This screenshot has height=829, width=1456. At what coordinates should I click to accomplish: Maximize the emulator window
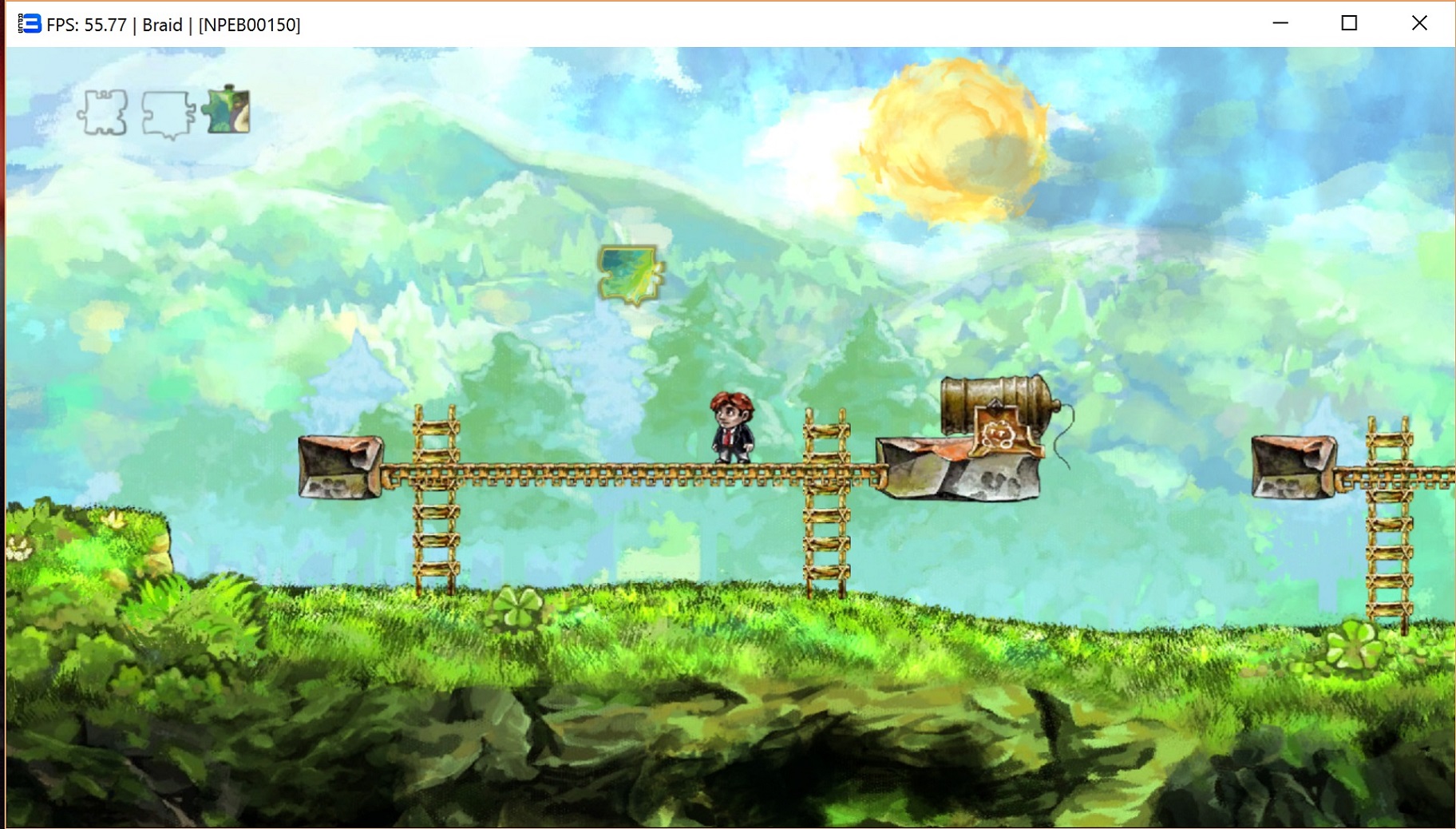[x=1349, y=23]
